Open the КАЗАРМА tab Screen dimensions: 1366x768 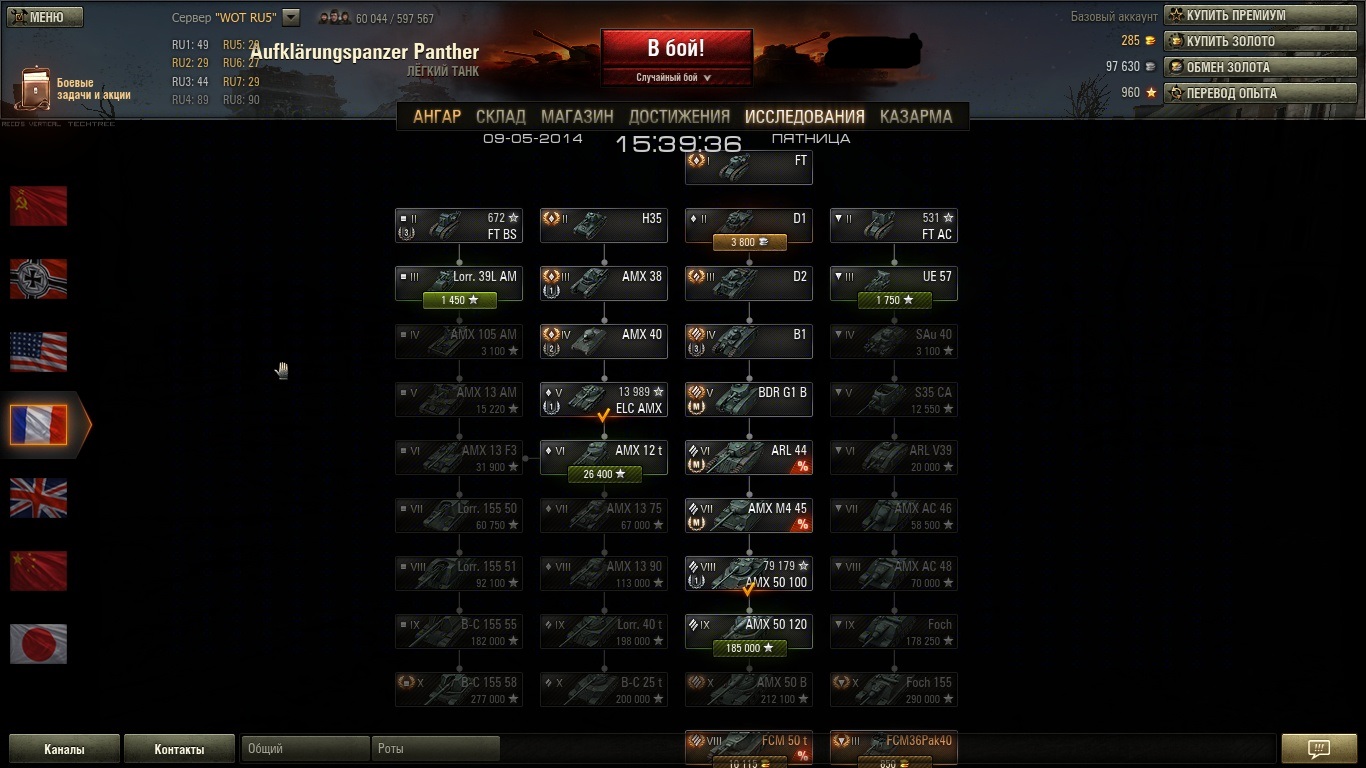(915, 116)
